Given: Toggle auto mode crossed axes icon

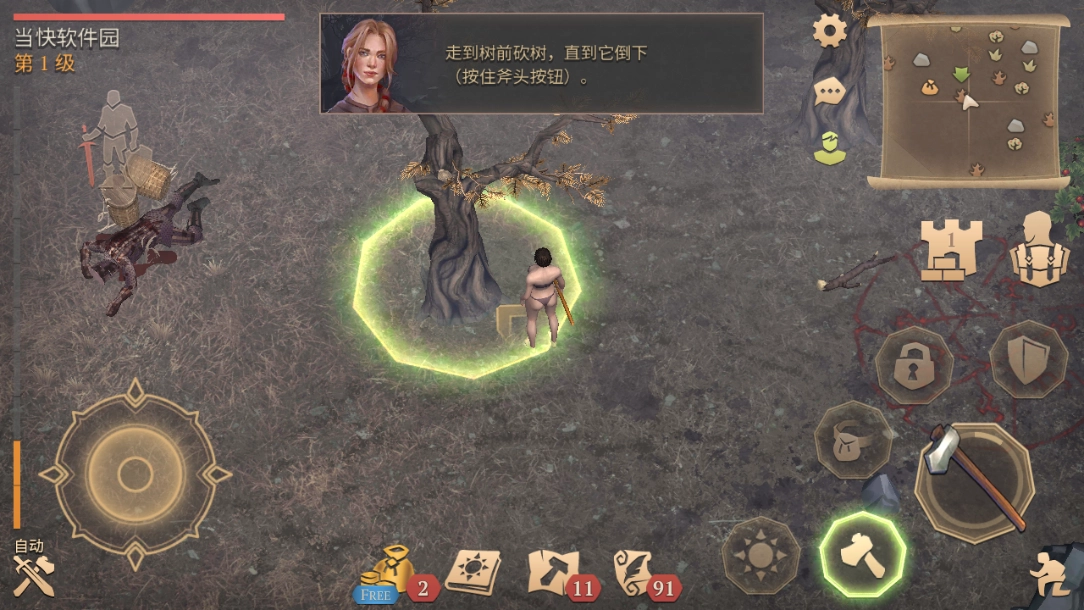Looking at the screenshot, I should click(x=32, y=571).
